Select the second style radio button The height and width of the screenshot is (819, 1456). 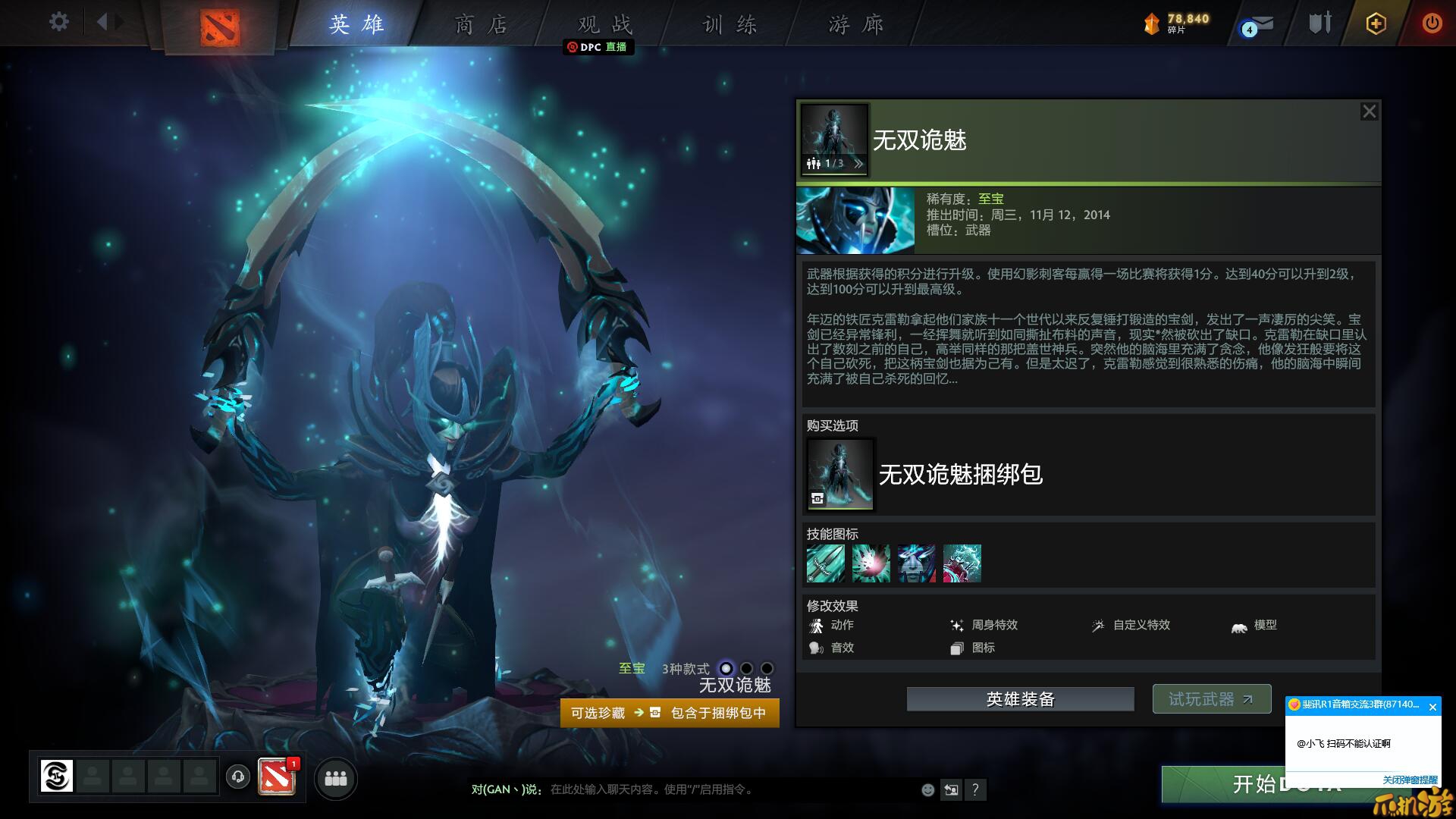point(745,670)
